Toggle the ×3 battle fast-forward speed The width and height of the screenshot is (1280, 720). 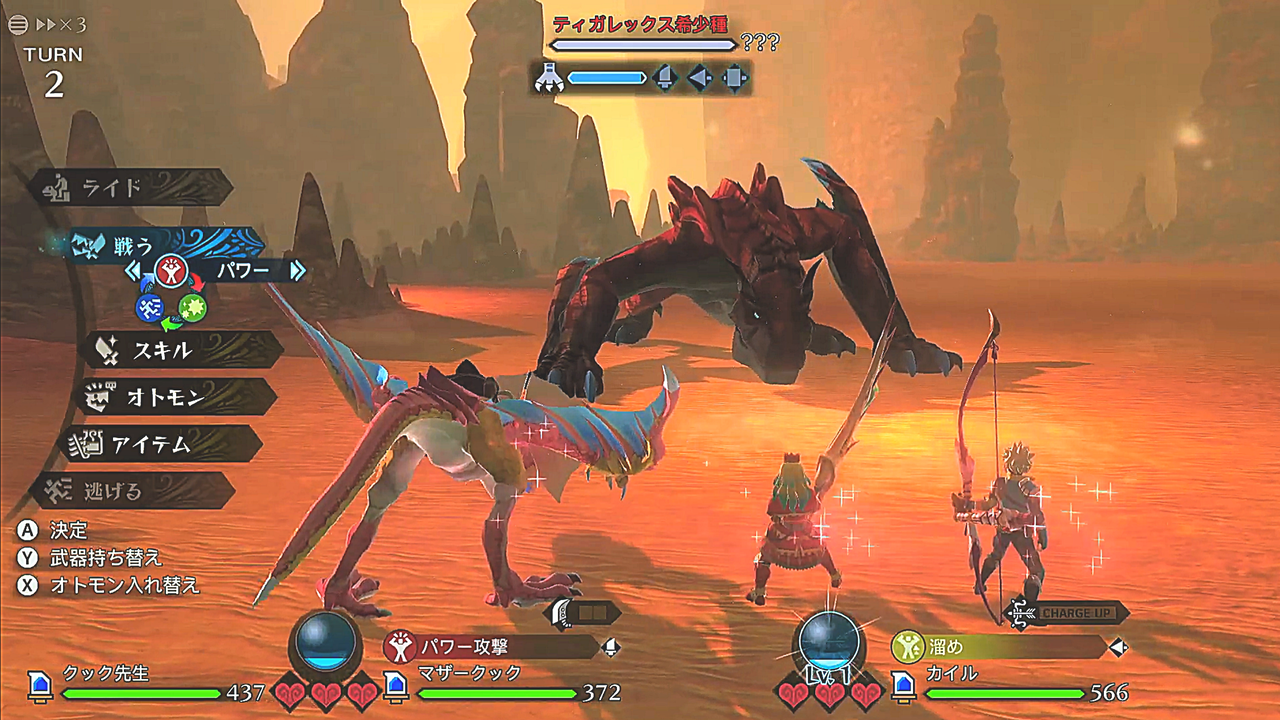62,24
